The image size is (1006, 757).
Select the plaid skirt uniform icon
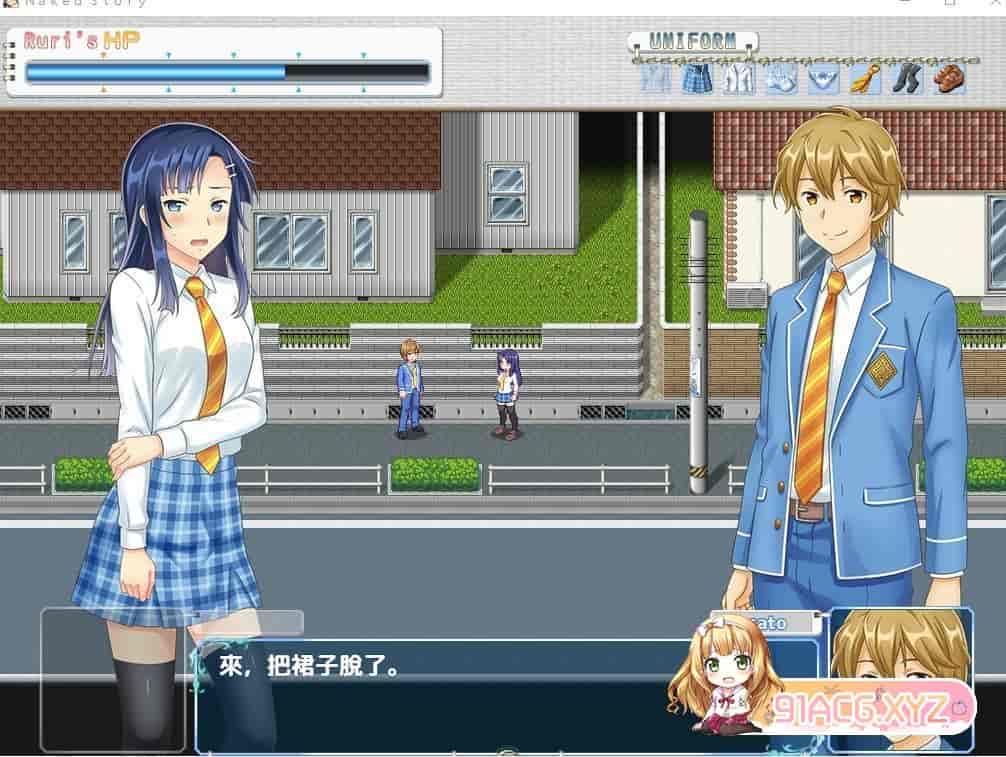click(x=697, y=78)
